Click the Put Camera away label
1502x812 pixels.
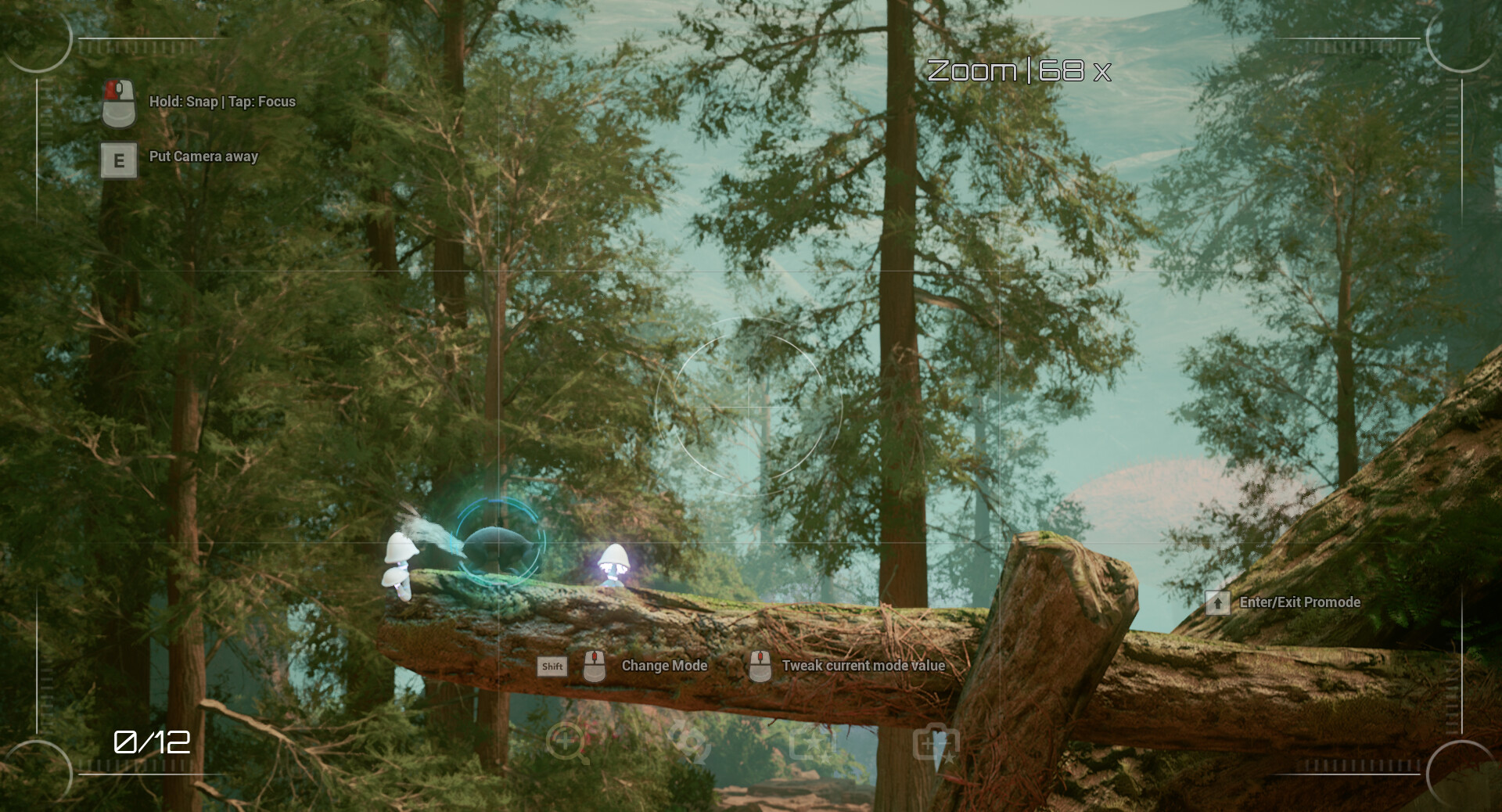click(203, 157)
